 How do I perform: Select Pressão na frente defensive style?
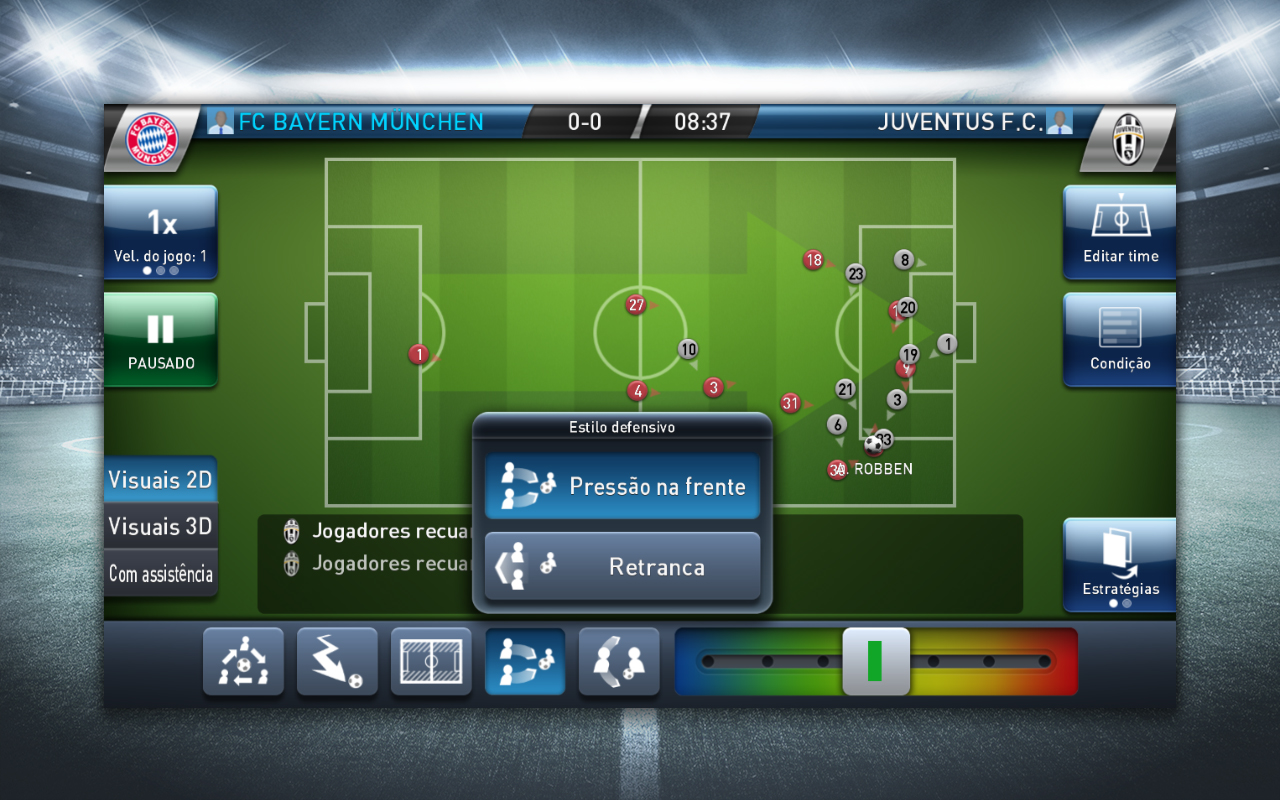click(x=622, y=485)
